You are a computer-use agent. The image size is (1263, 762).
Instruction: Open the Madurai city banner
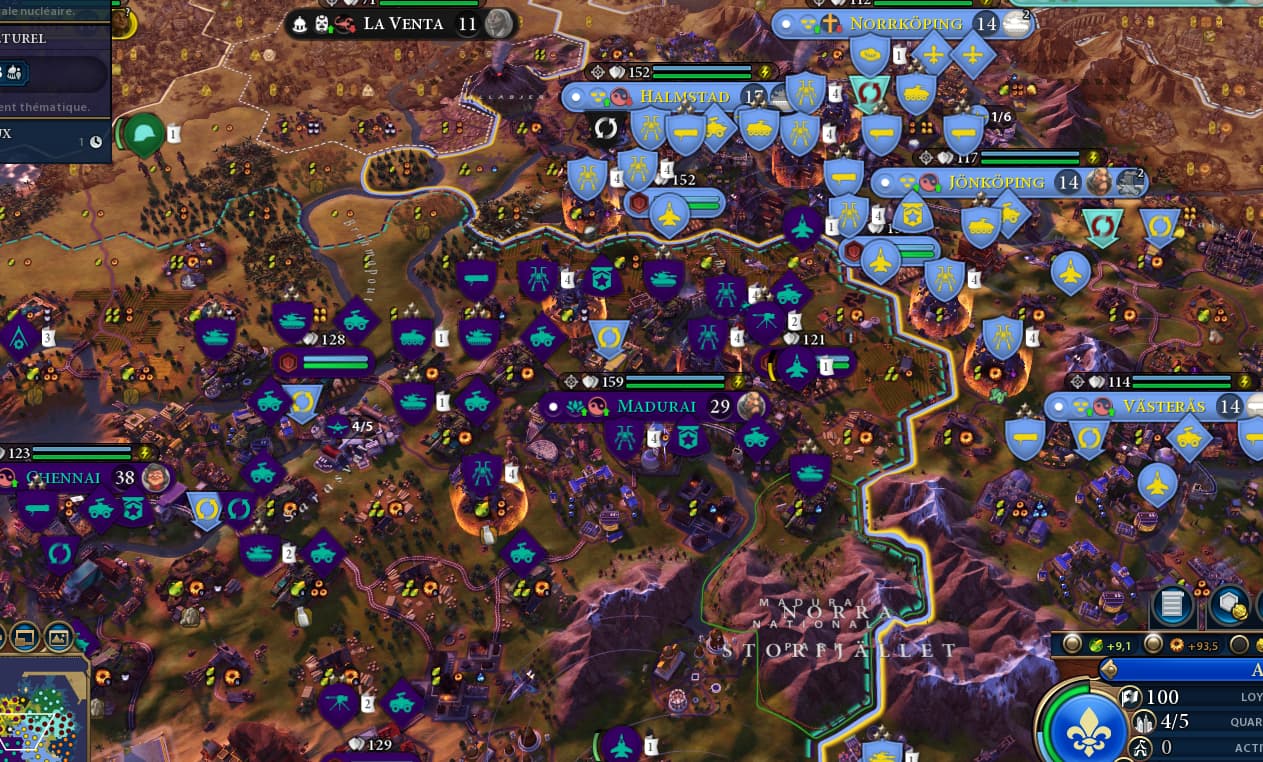click(657, 406)
